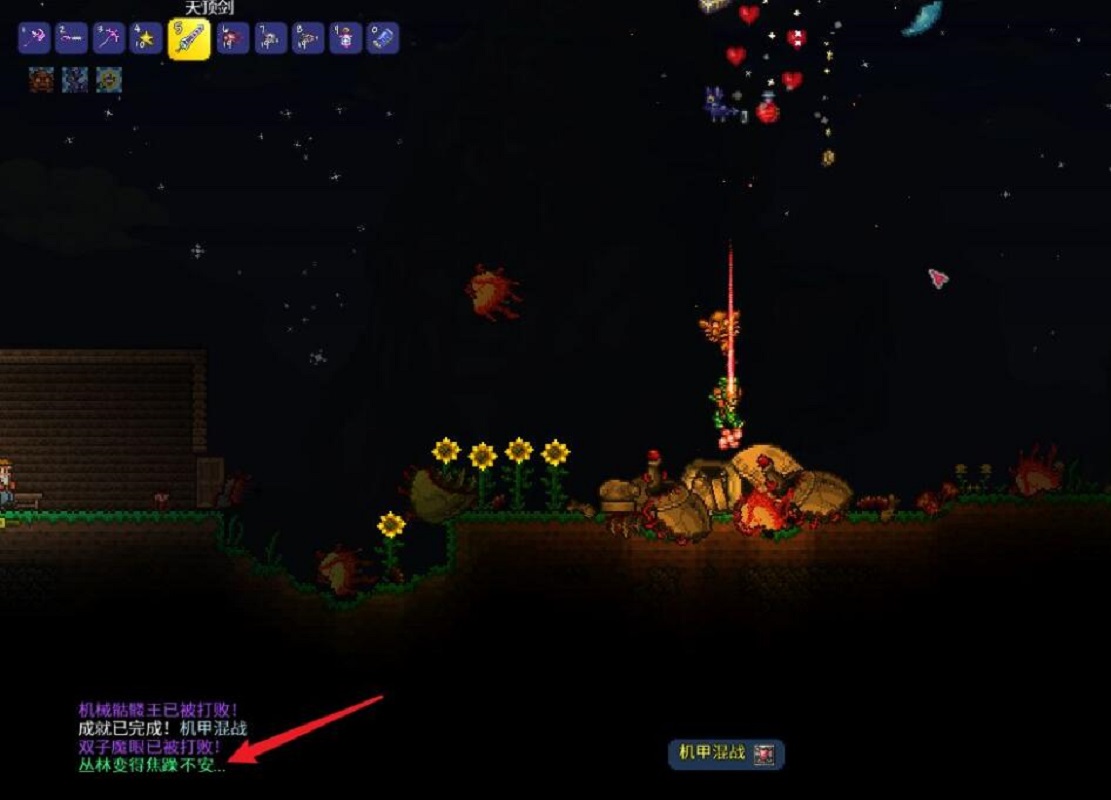1111x800 pixels.
Task: Select the red item in hotbar slot 6
Action: [x=233, y=39]
